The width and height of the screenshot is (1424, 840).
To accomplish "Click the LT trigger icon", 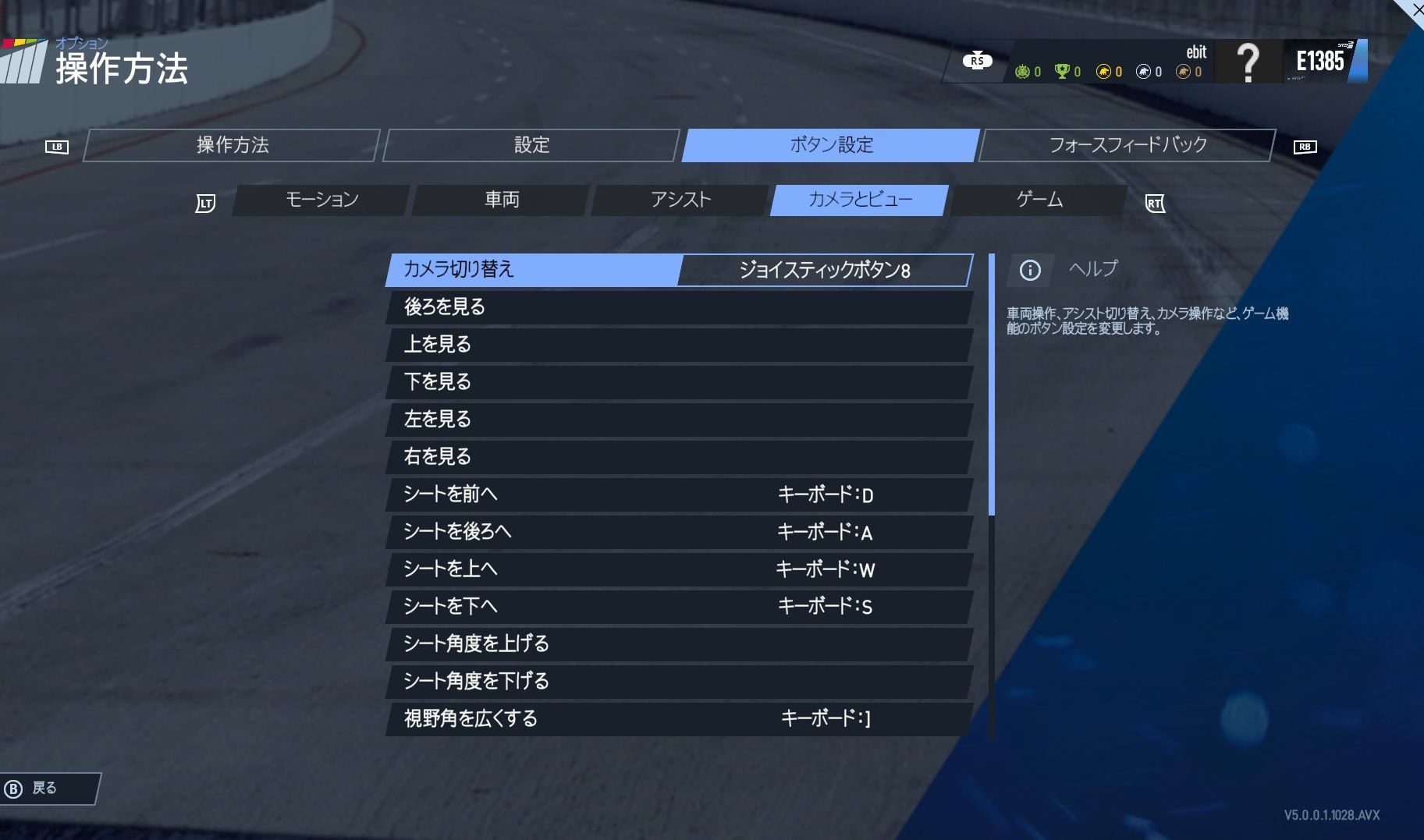I will click(x=205, y=201).
